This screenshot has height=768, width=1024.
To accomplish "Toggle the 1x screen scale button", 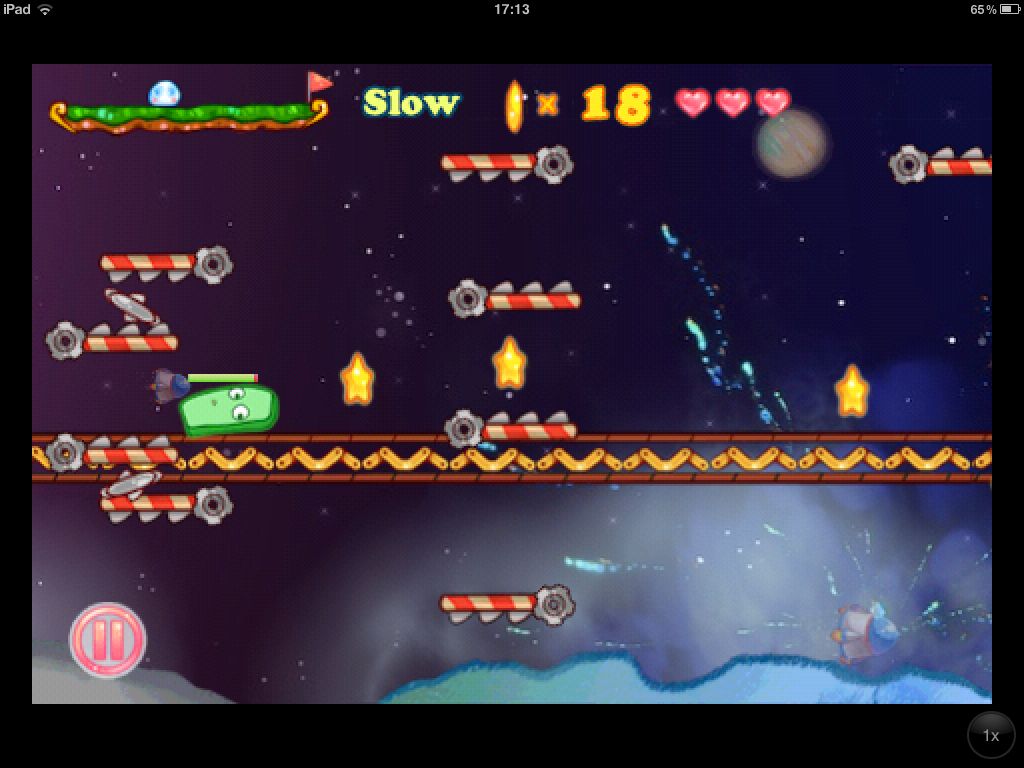I will [990, 736].
